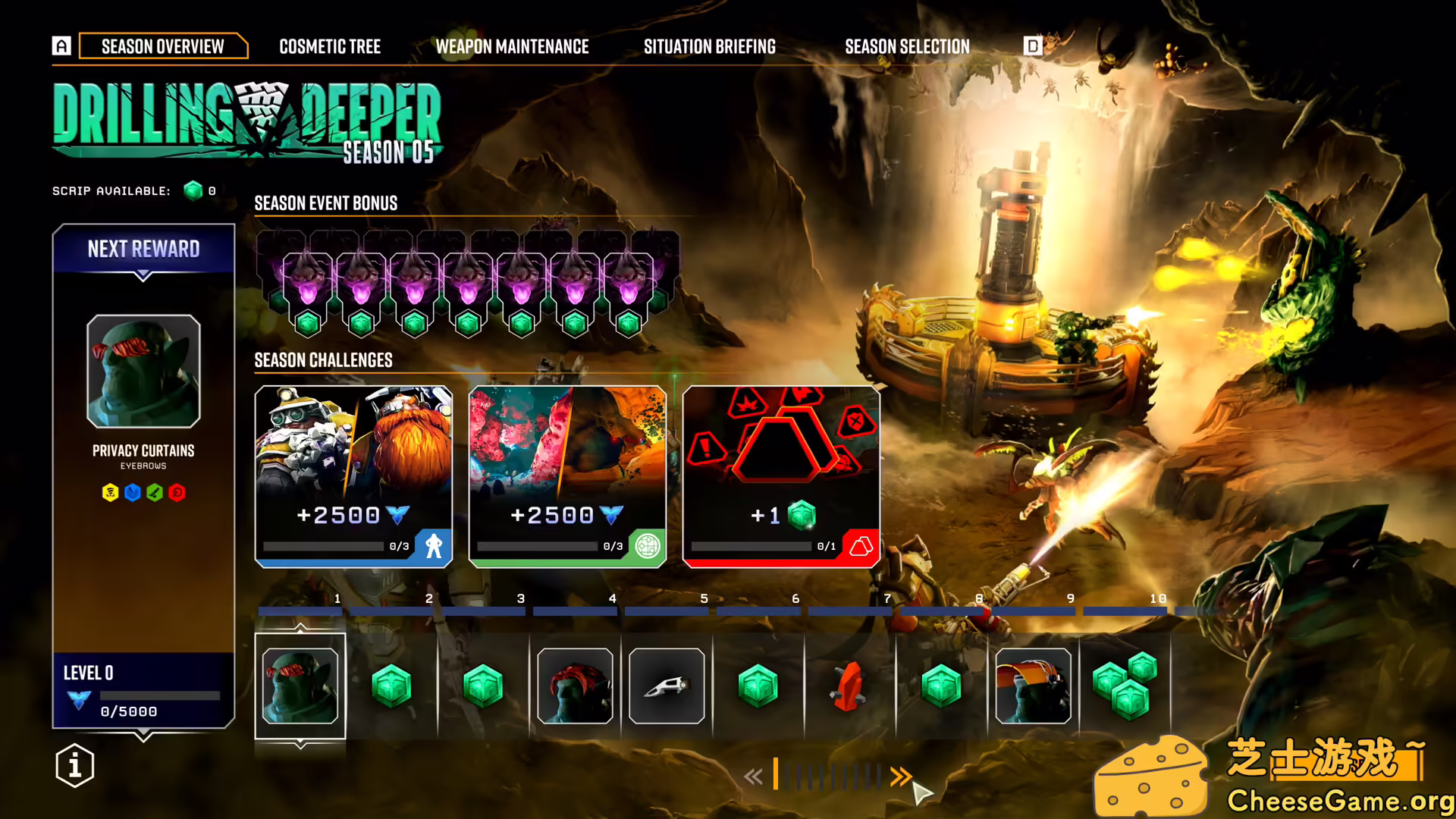Click the info icon in the bottom left corner

tap(74, 766)
